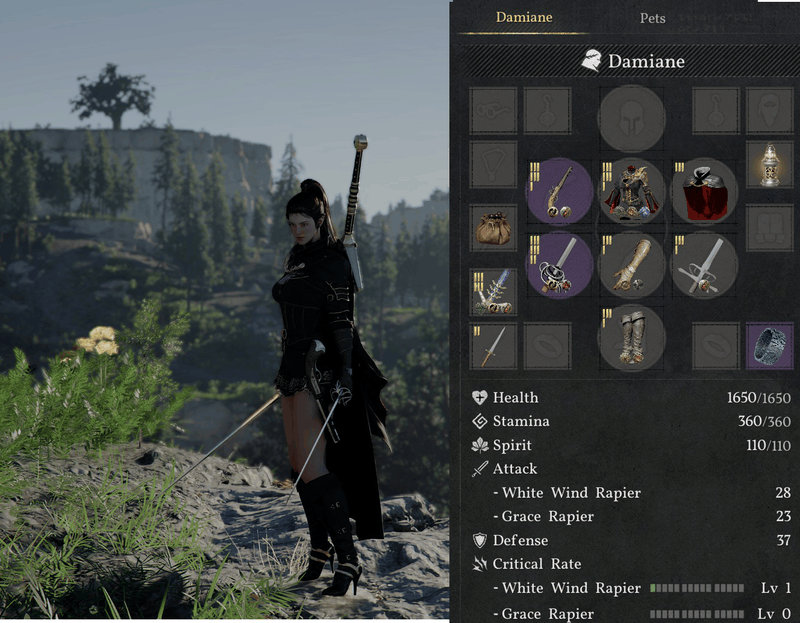Click the empty necklace slot
800x623 pixels.
coord(494,164)
